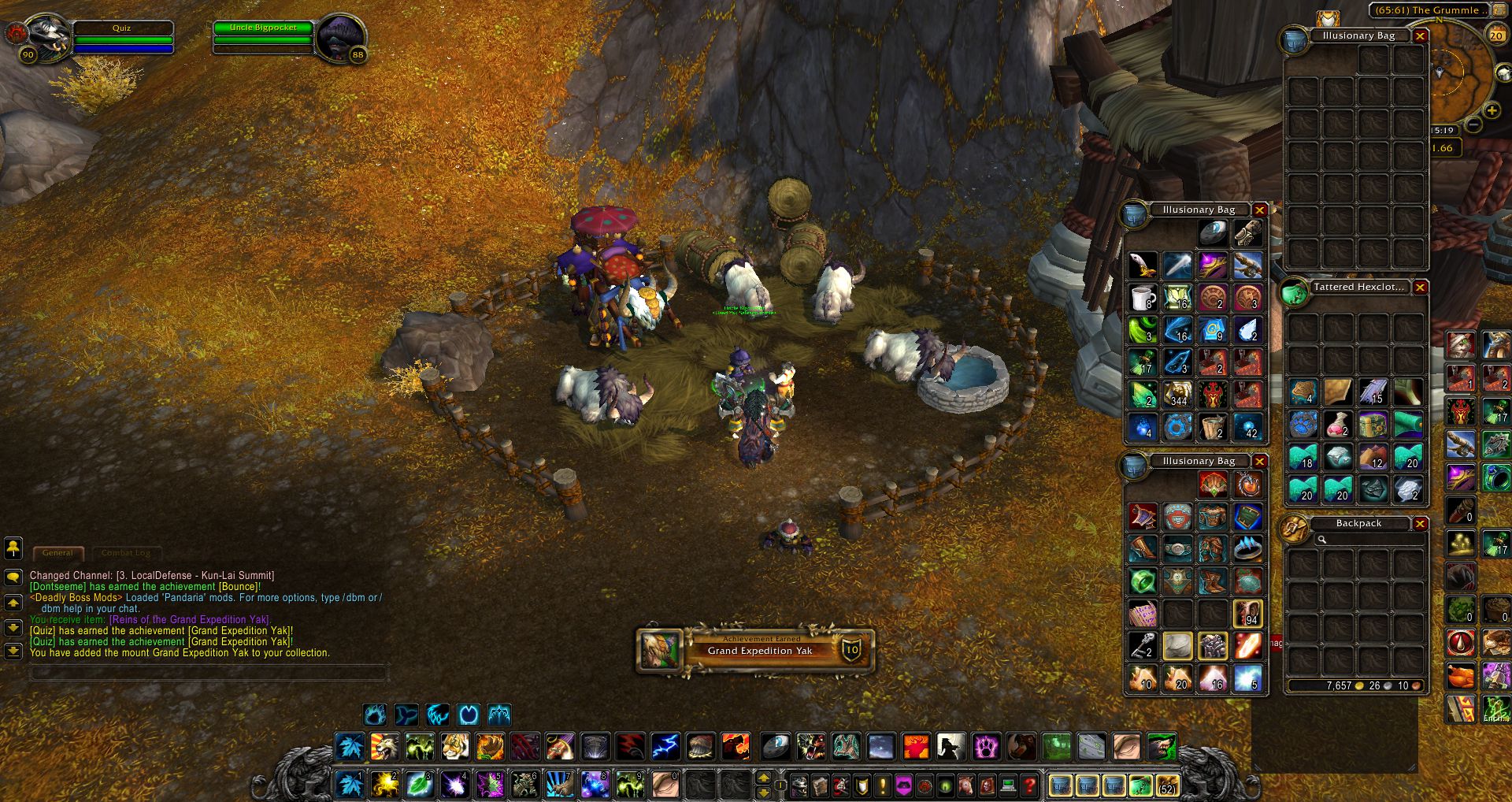Switch to the Combat Log chat tab
Image resolution: width=1512 pixels, height=802 pixels.
(126, 553)
